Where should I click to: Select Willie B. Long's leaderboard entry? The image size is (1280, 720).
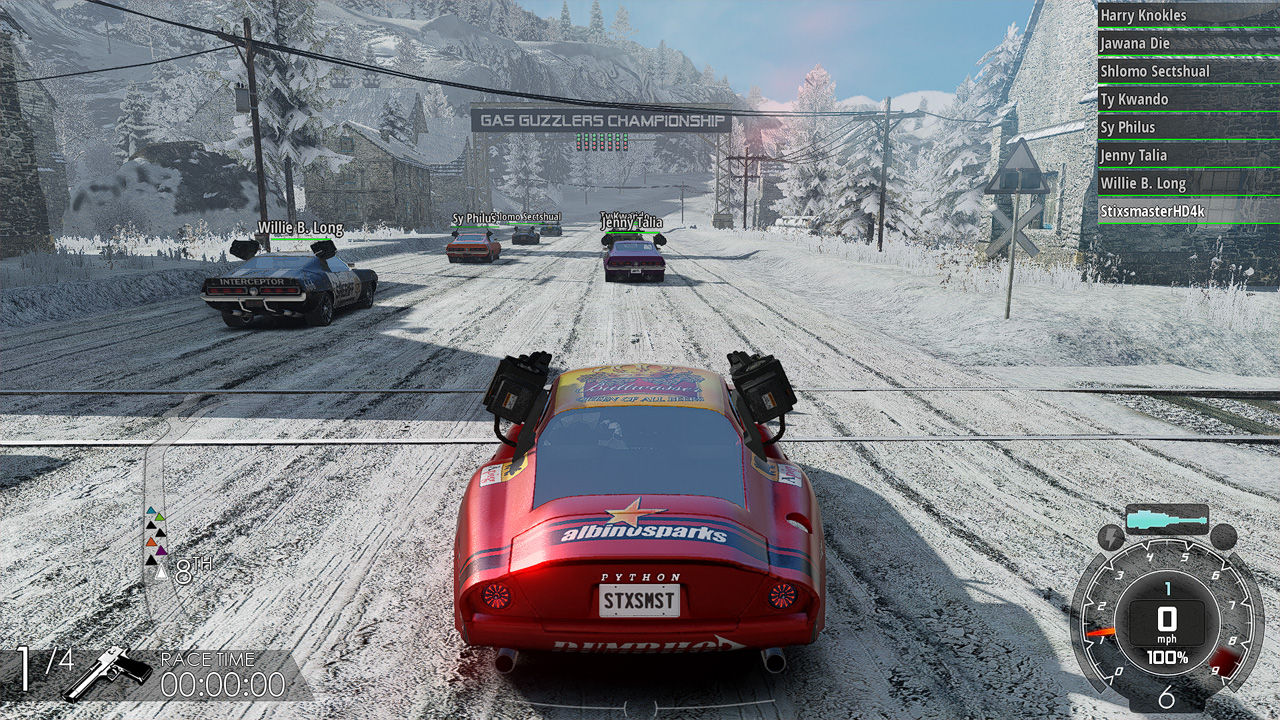click(x=1188, y=183)
